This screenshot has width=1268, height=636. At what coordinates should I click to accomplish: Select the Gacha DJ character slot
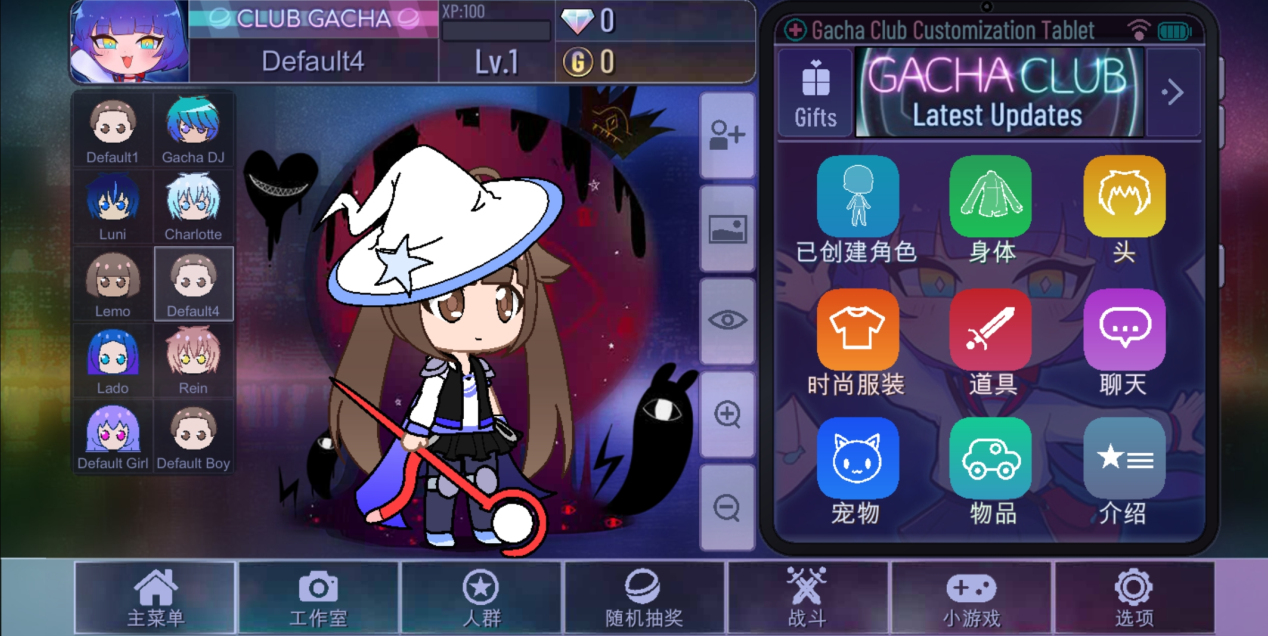(x=194, y=129)
